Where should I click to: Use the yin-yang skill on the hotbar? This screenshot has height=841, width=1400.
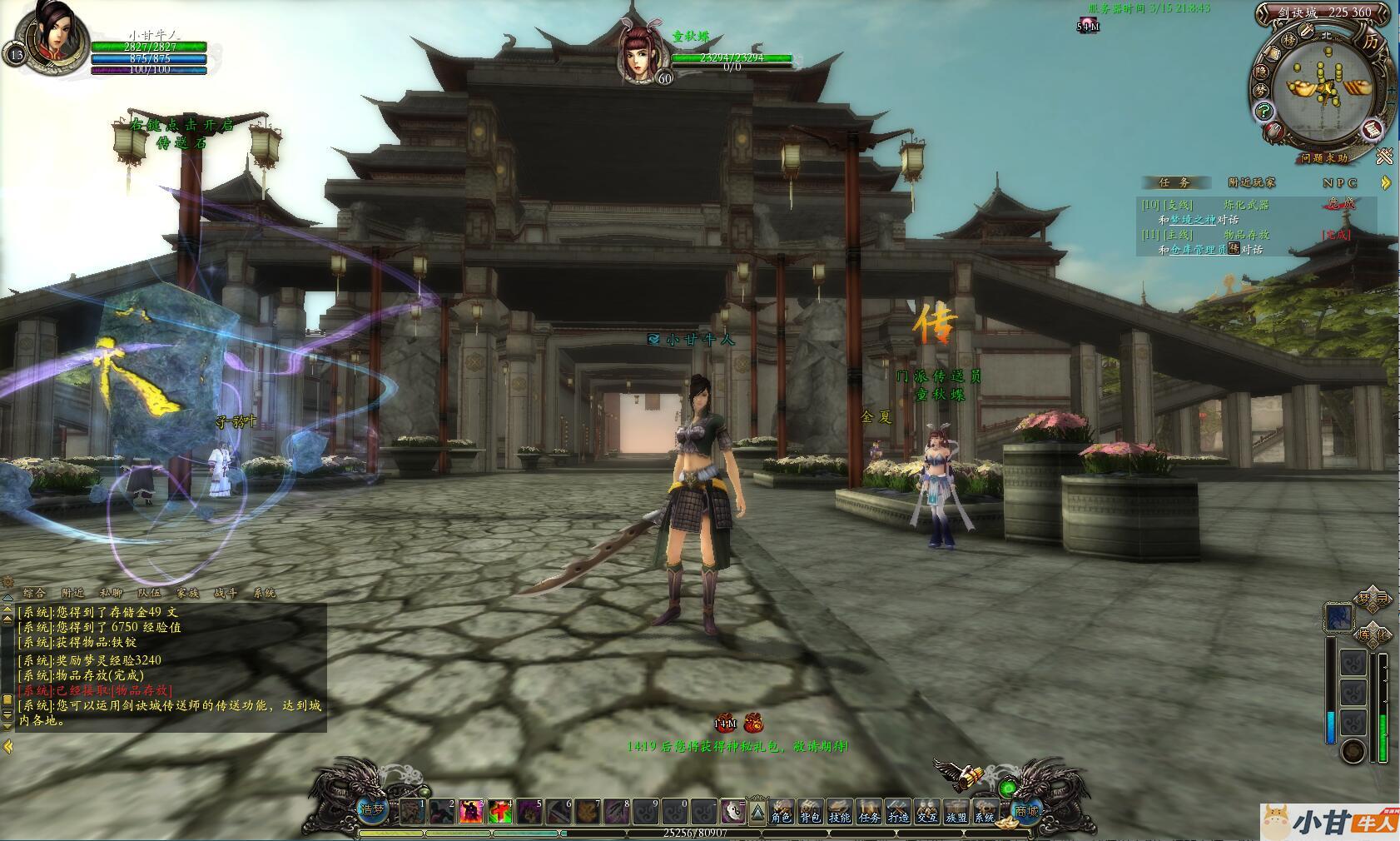(732, 810)
